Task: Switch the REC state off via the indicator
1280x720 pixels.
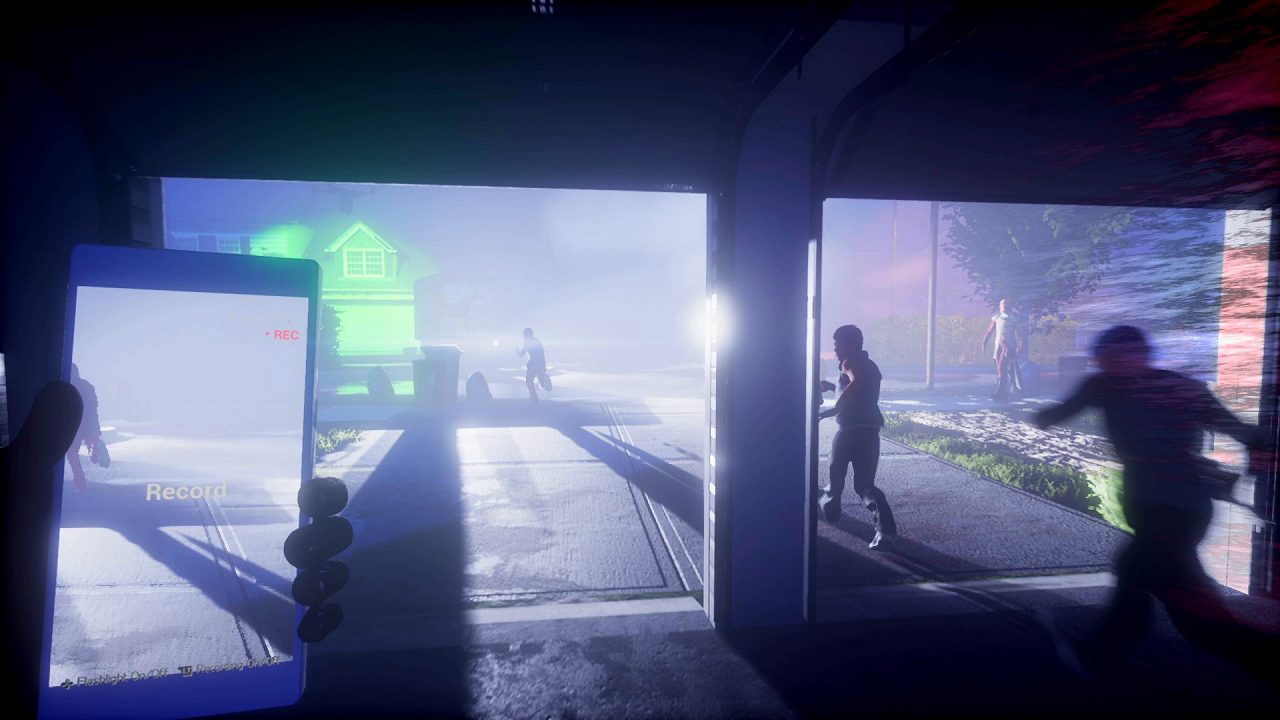Action: (x=266, y=336)
